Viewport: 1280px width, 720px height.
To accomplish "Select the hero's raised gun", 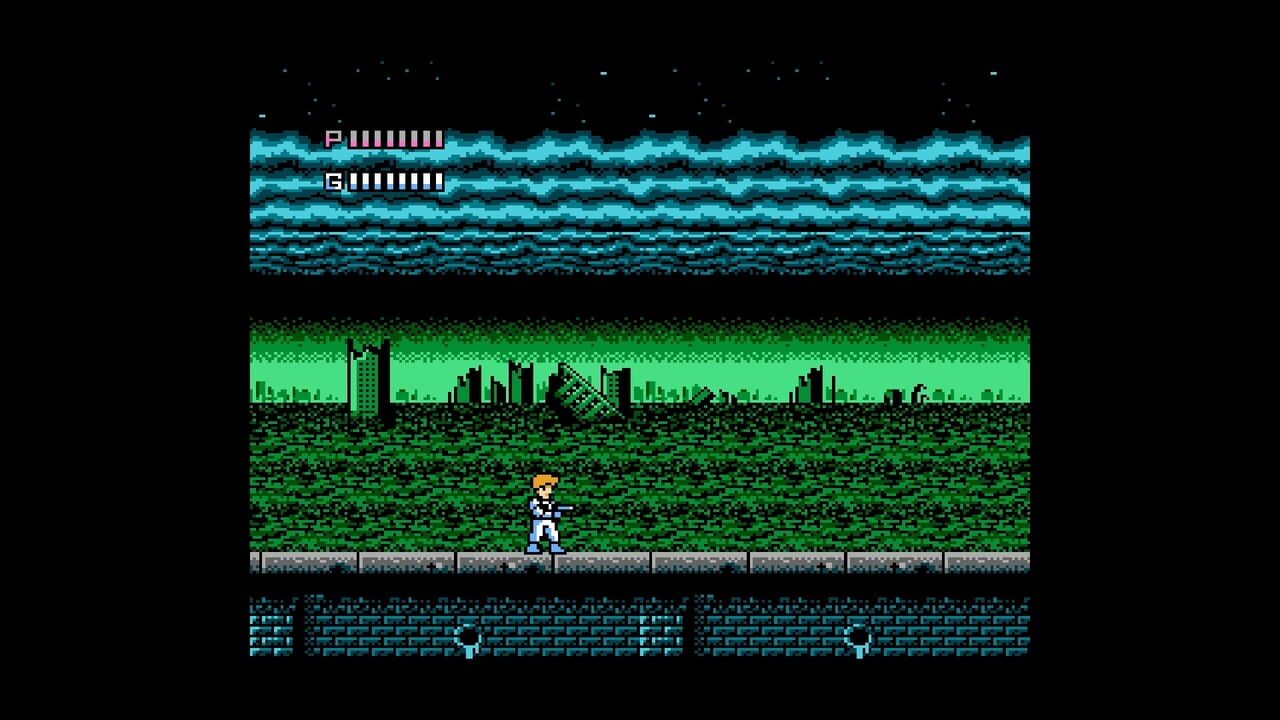I will click(568, 508).
